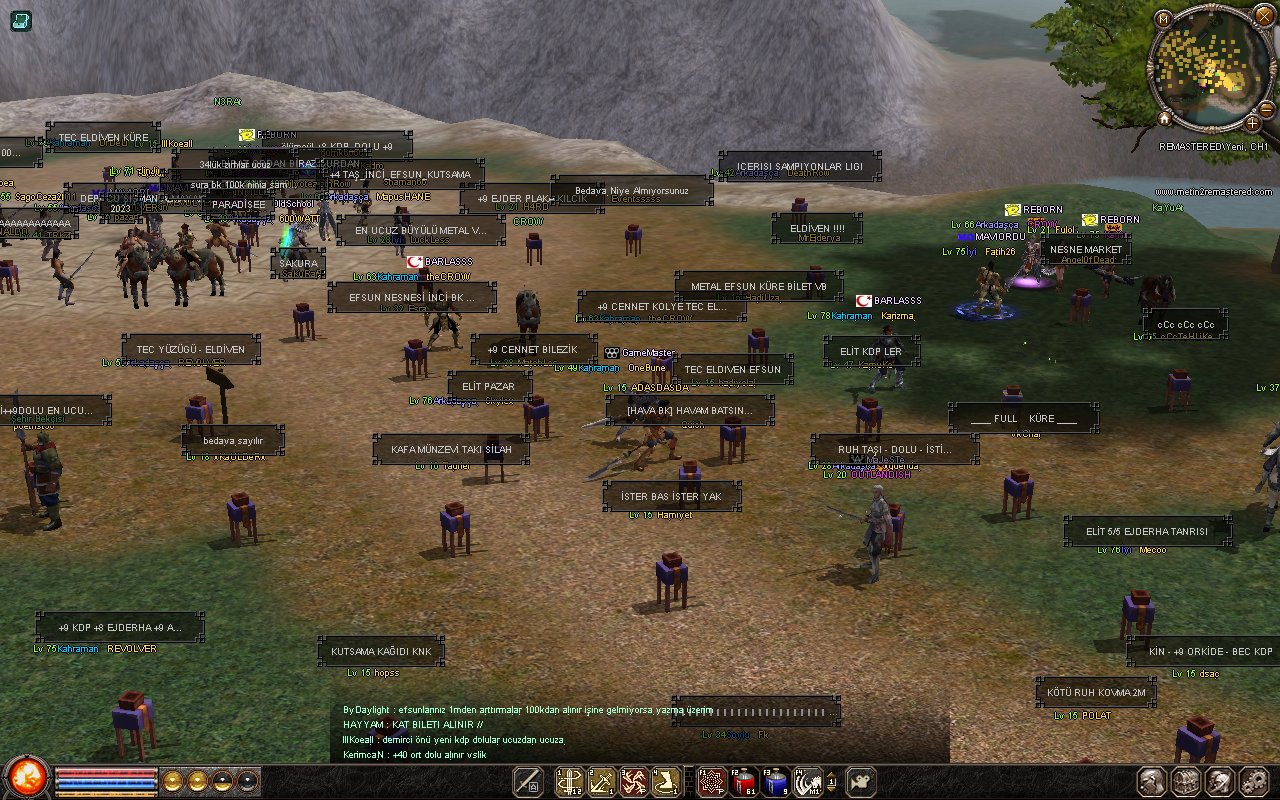Click the quickslot page up arrow
Screen dimensions: 1280x800
point(831,775)
